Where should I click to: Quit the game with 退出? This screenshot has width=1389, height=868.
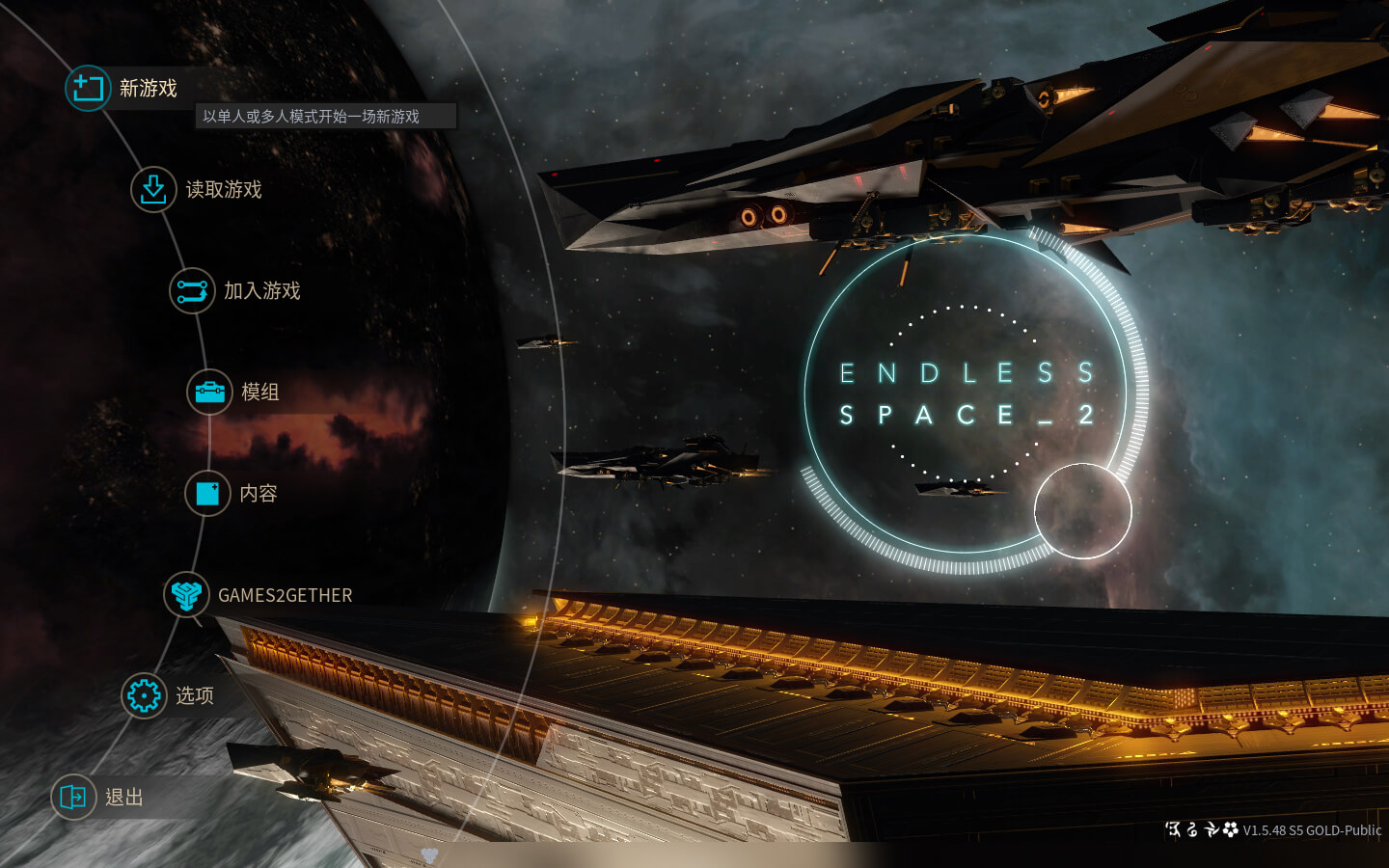[123, 797]
